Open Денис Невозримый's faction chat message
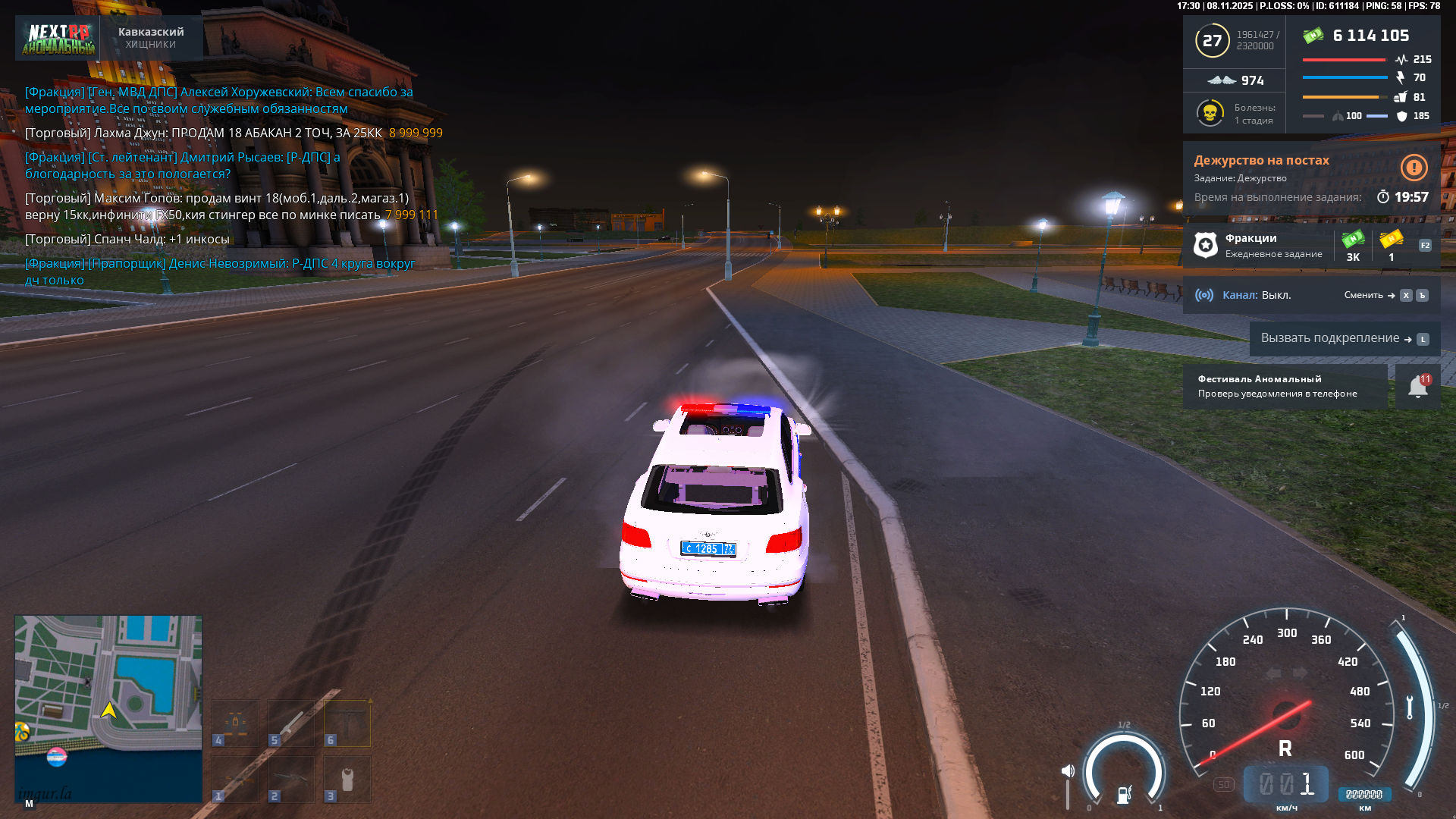Screen dimensions: 1456x819 coord(220,271)
